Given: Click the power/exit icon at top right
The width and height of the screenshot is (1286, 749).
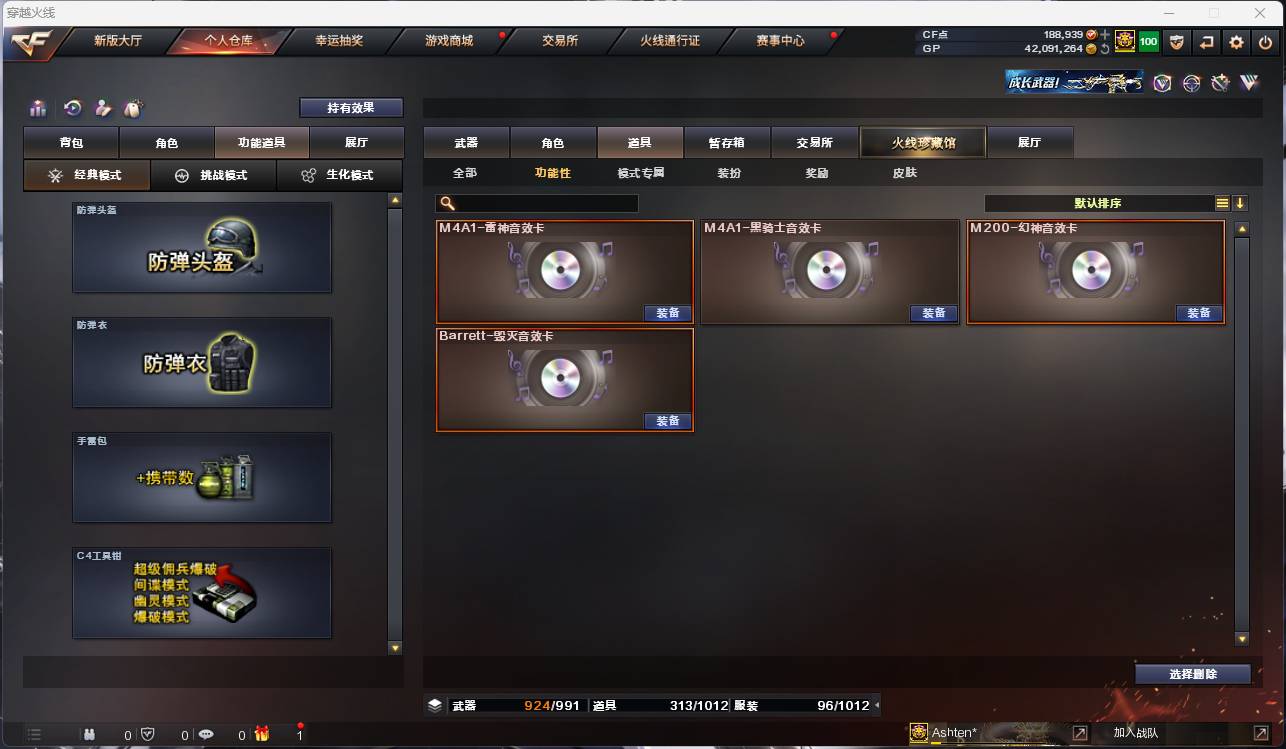Looking at the screenshot, I should point(1264,42).
